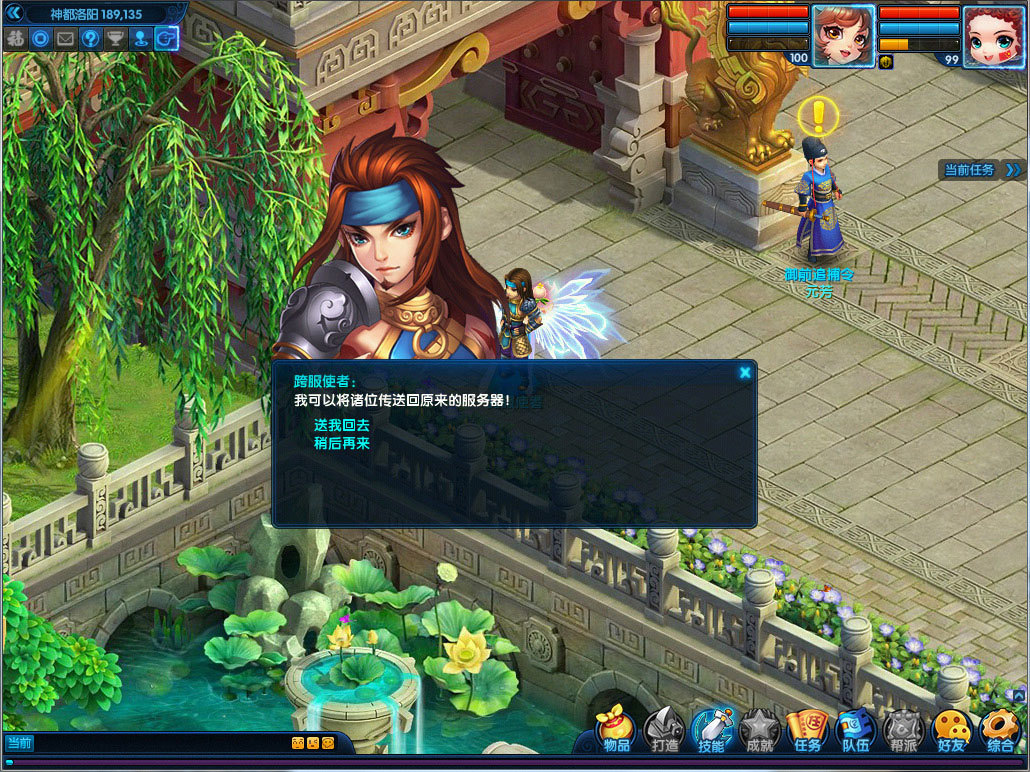Viewport: 1030px width, 772px height.
Task: Open the 打造 crafting menu
Action: click(x=664, y=731)
